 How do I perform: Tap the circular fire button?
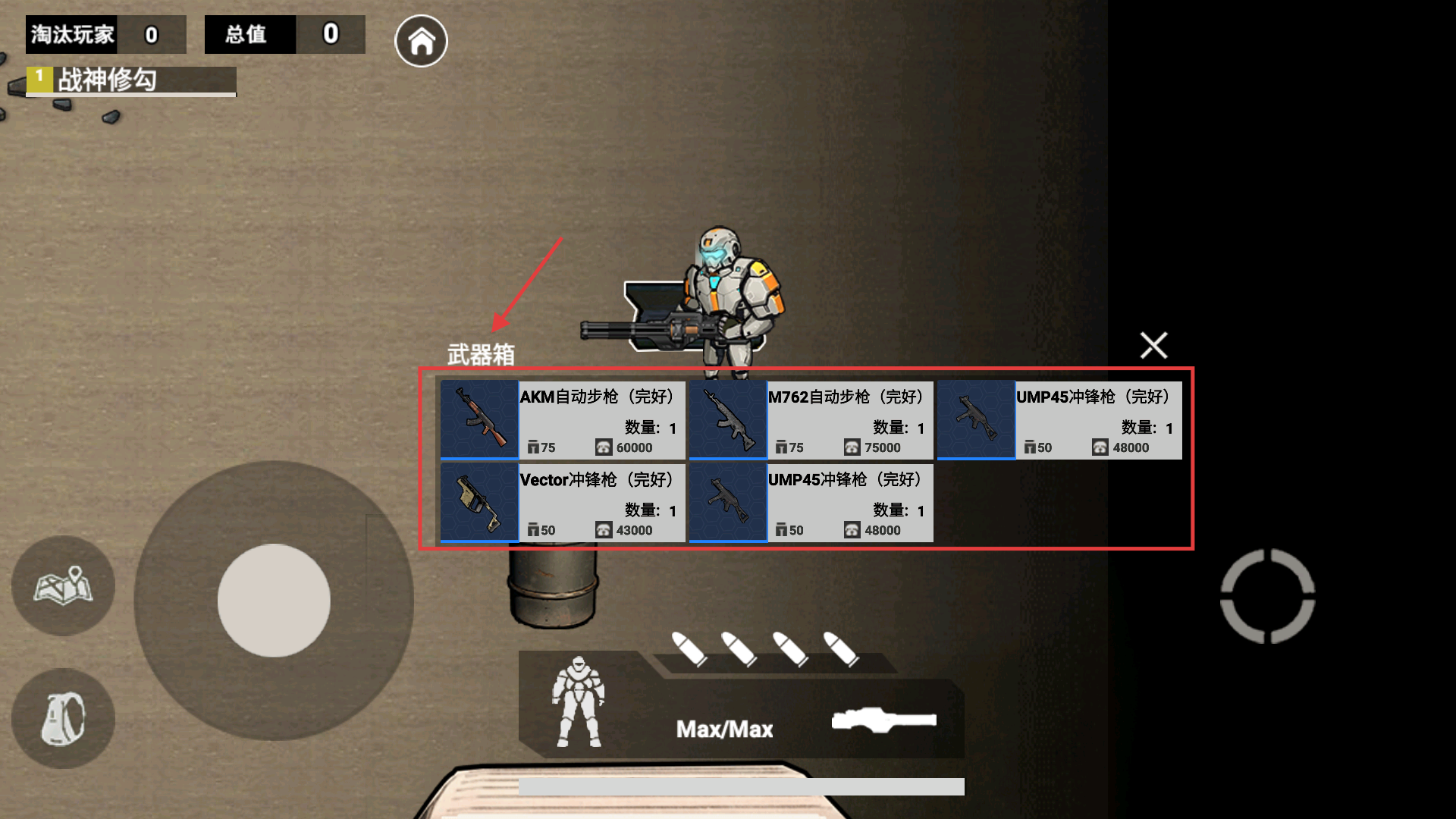coord(1267,596)
